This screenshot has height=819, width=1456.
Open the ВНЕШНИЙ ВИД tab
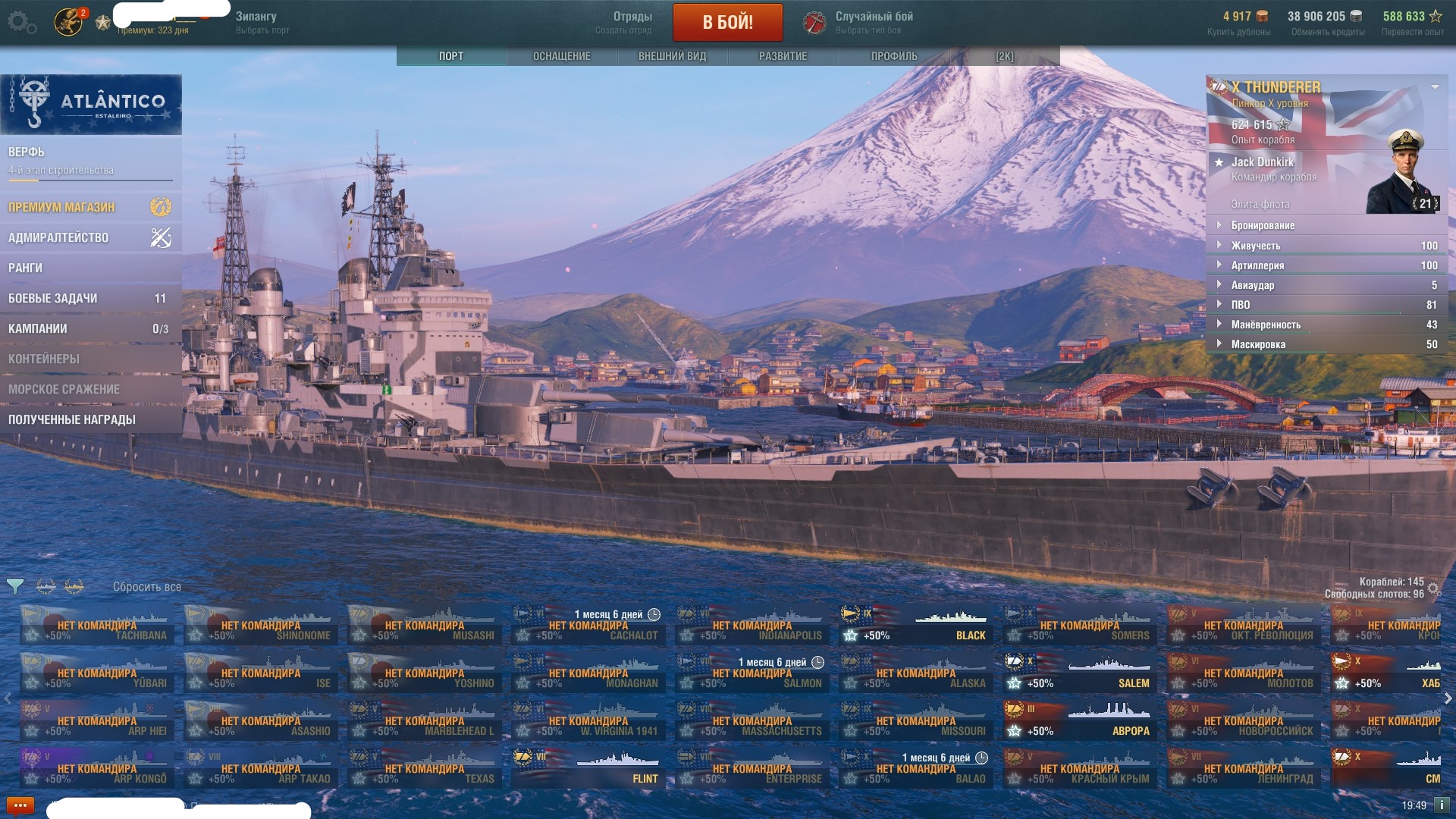[672, 56]
